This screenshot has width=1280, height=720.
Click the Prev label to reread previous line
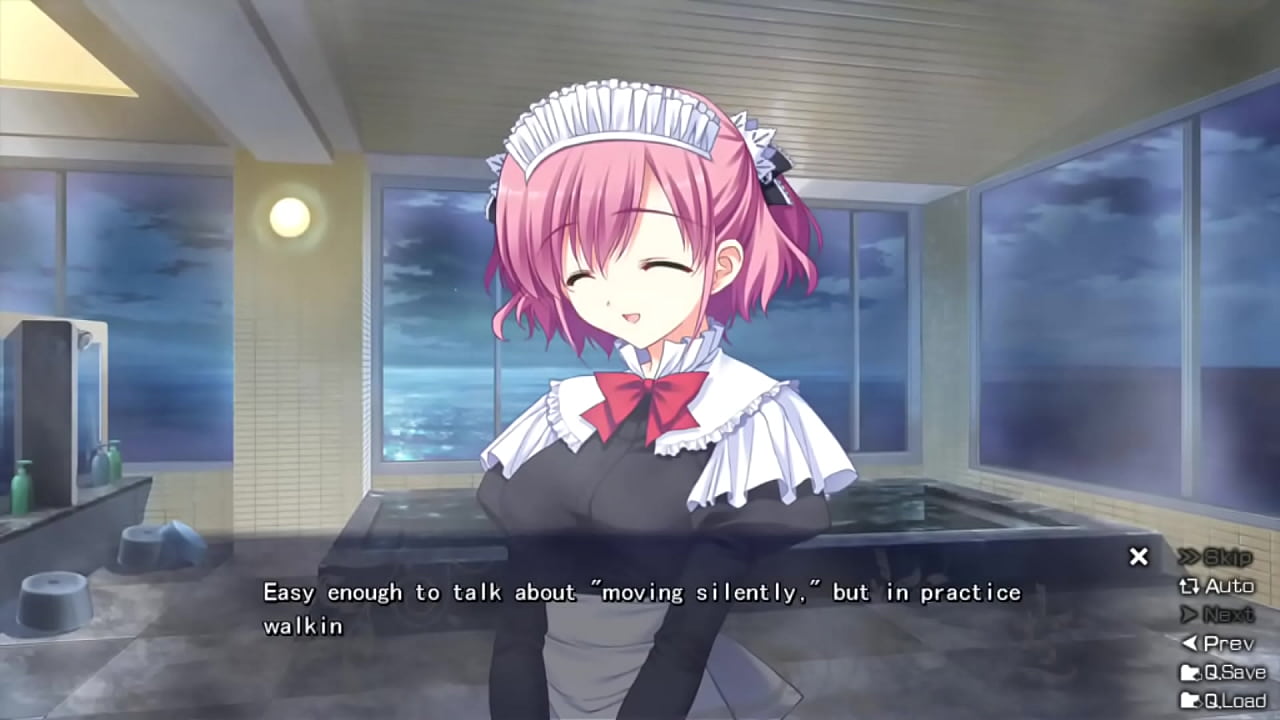click(x=1227, y=645)
